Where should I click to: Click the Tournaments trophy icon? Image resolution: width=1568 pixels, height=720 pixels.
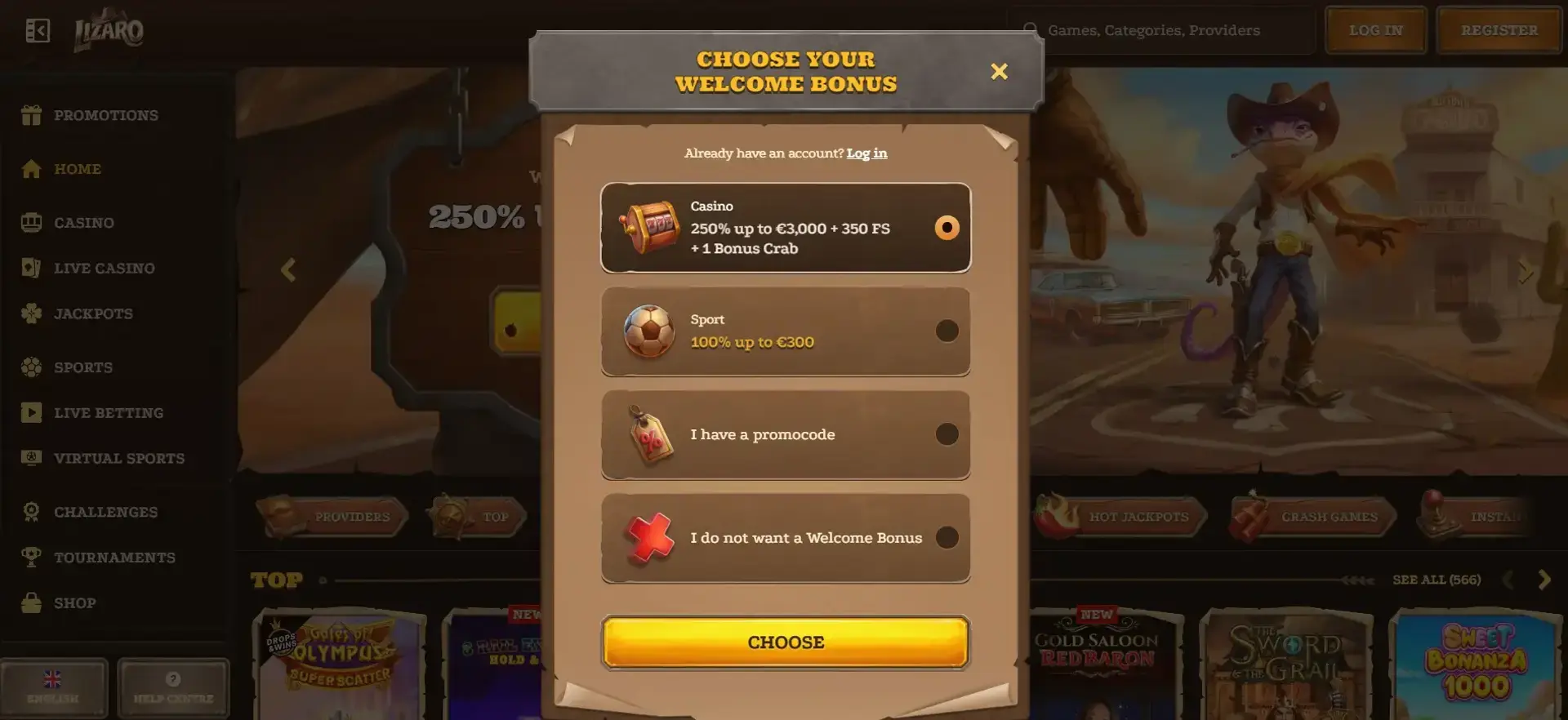(31, 558)
